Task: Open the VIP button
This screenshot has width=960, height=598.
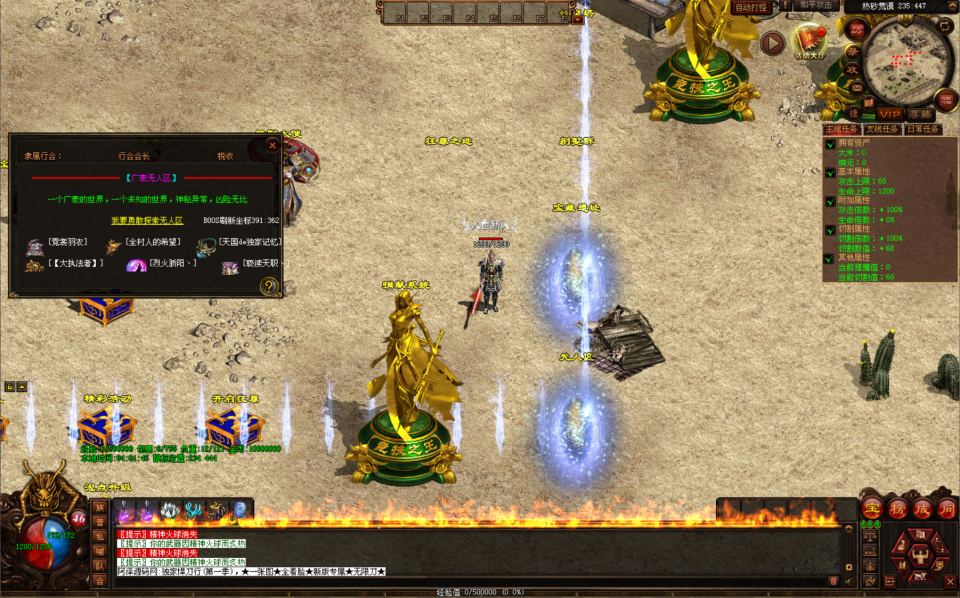Action: (x=890, y=114)
